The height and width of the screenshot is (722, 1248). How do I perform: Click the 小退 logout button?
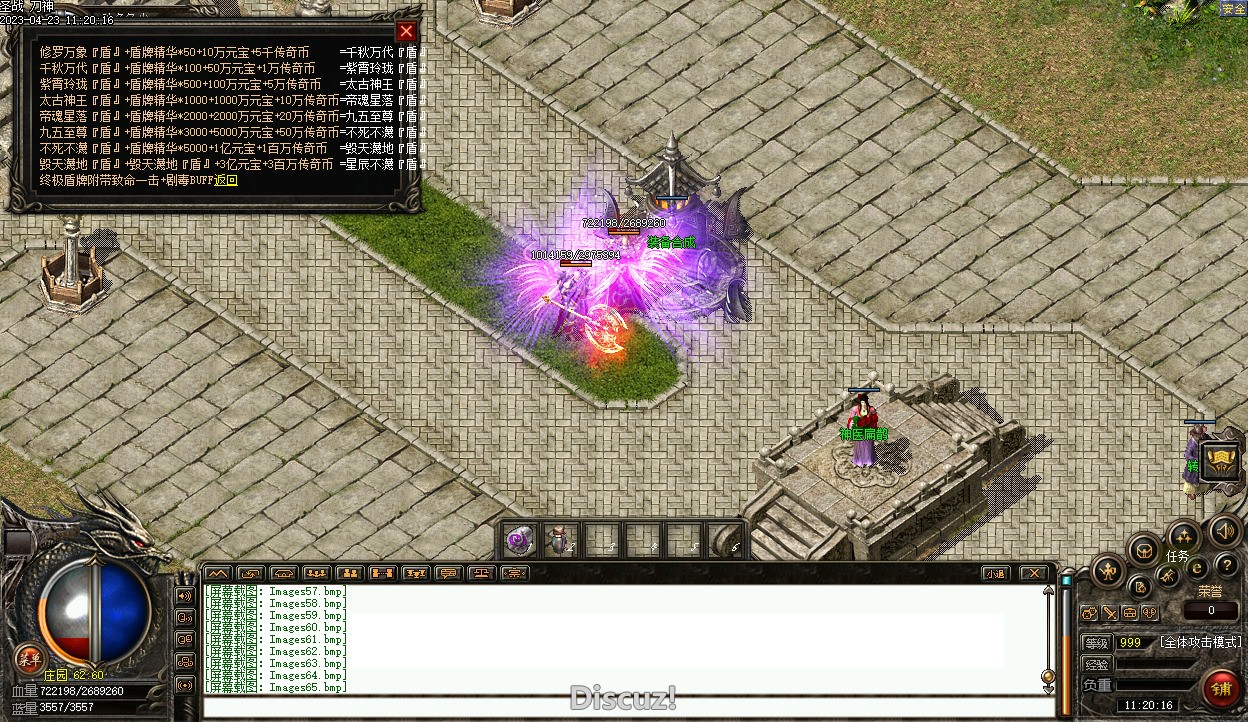(994, 573)
